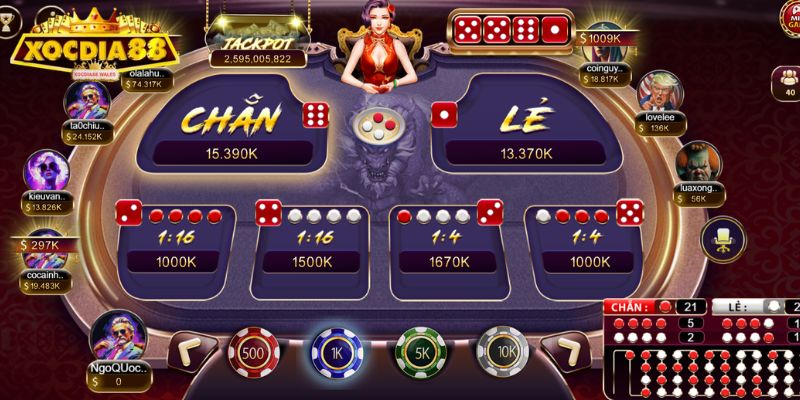Screen dimensions: 800x400
Task: Place a bet on the 1500K 1:16 panel
Action: [313, 243]
